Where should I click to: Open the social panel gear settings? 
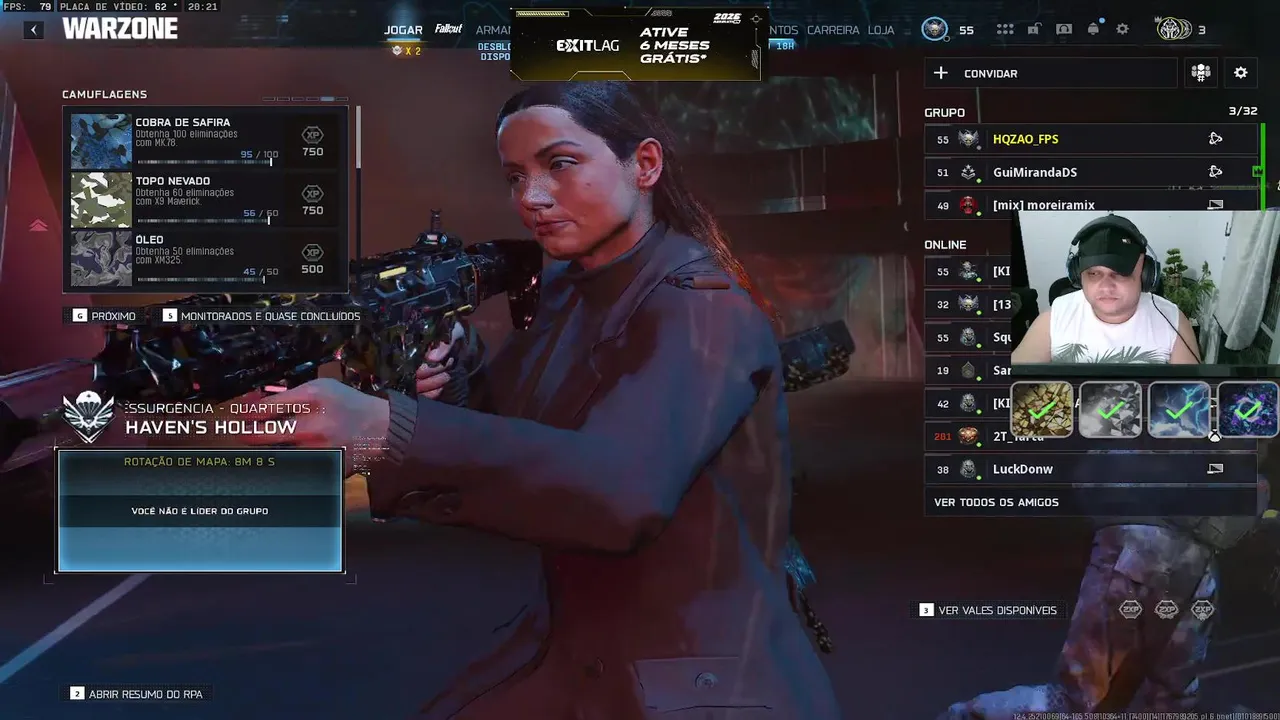pyautogui.click(x=1241, y=73)
